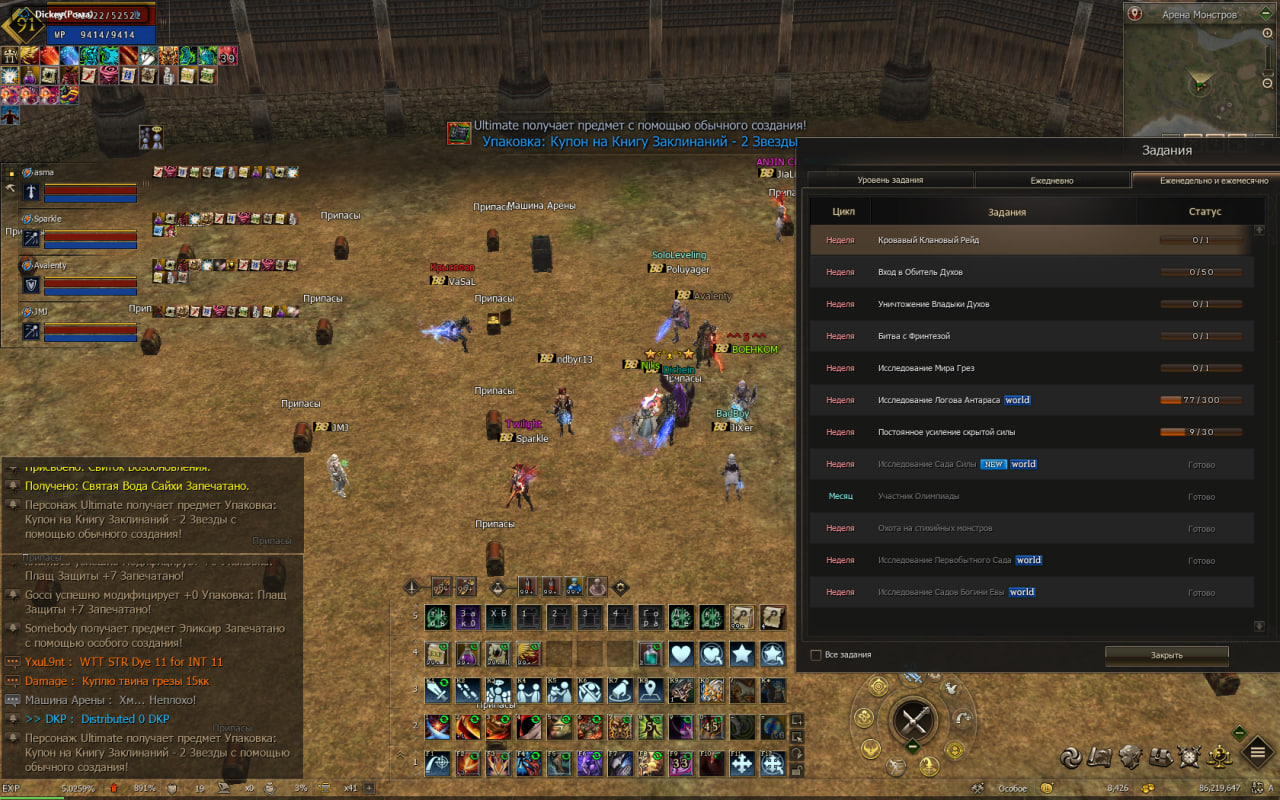Use the teal potion hotbar slot

tap(650, 654)
